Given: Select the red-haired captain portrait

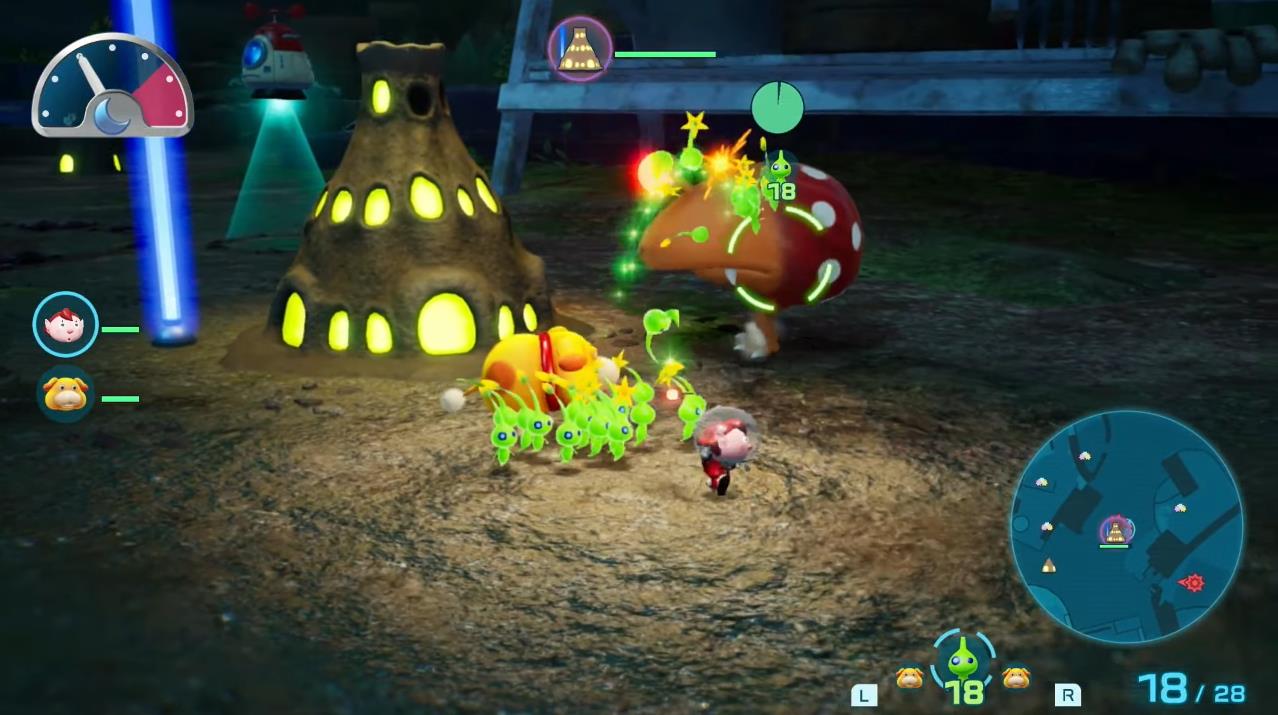Looking at the screenshot, I should tap(66, 324).
